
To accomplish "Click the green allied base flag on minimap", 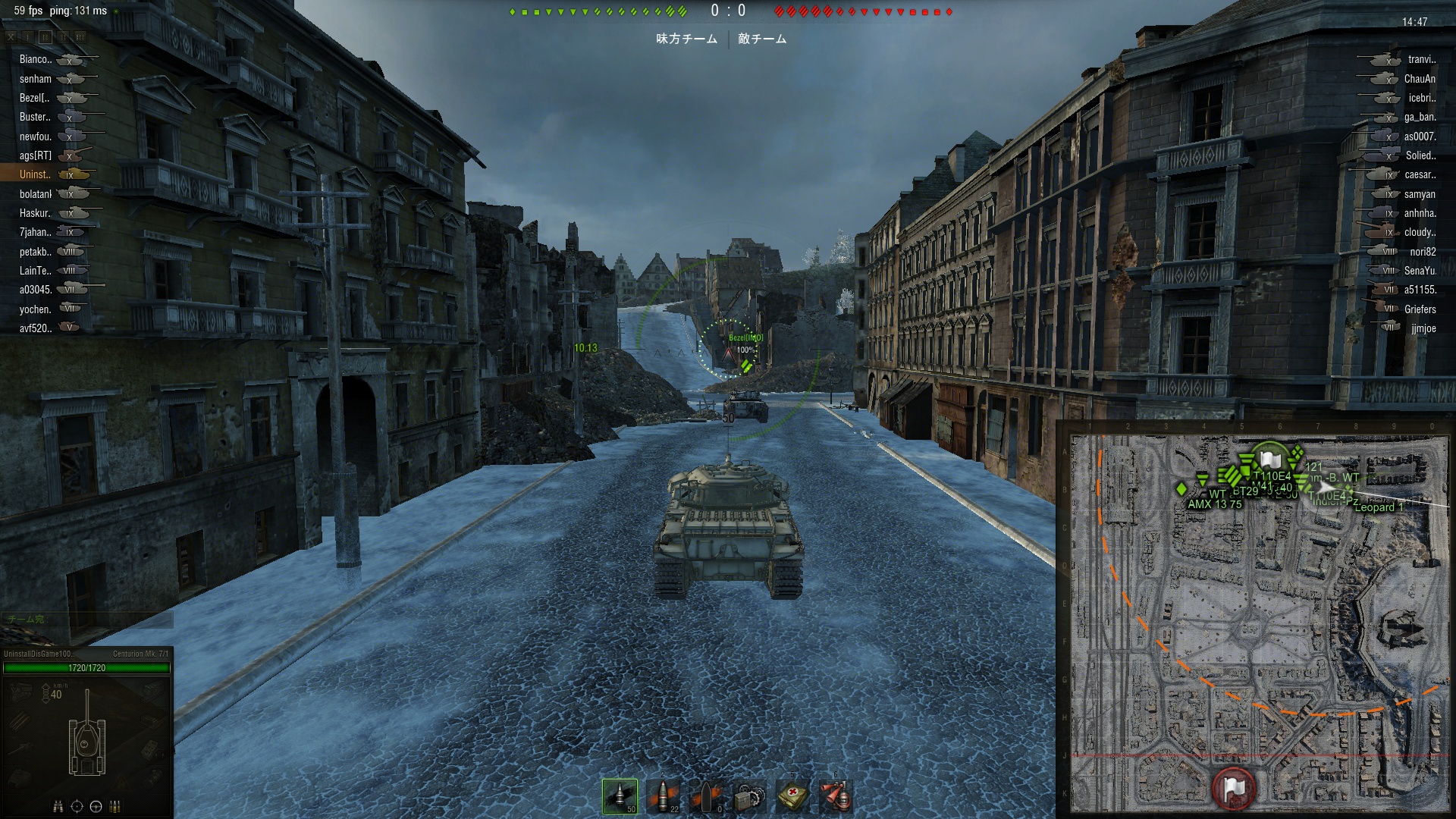I will 1269,460.
